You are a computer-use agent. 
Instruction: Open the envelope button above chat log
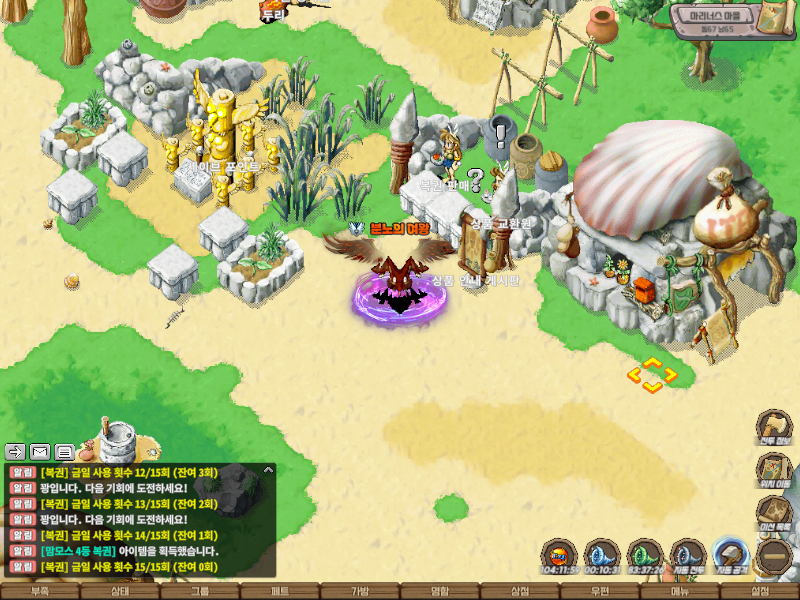(40, 451)
